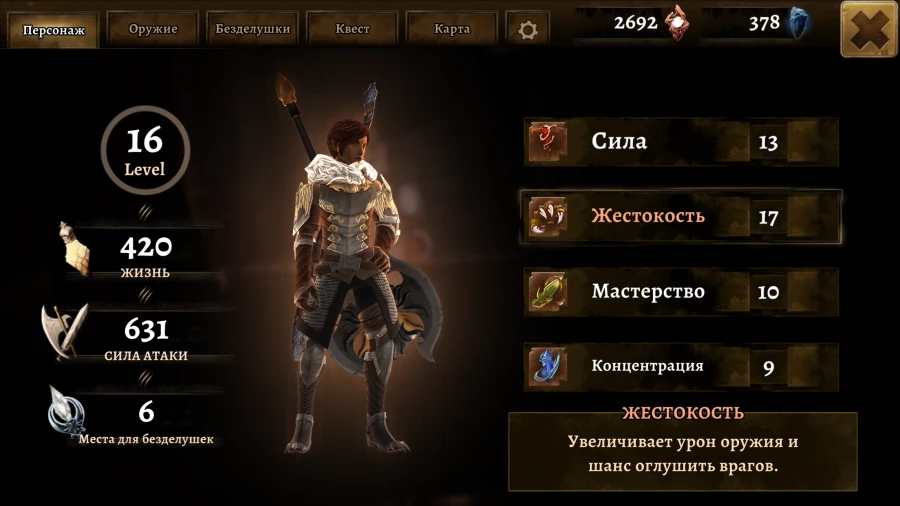Open the Квест tab
The width and height of the screenshot is (900, 506).
[352, 29]
